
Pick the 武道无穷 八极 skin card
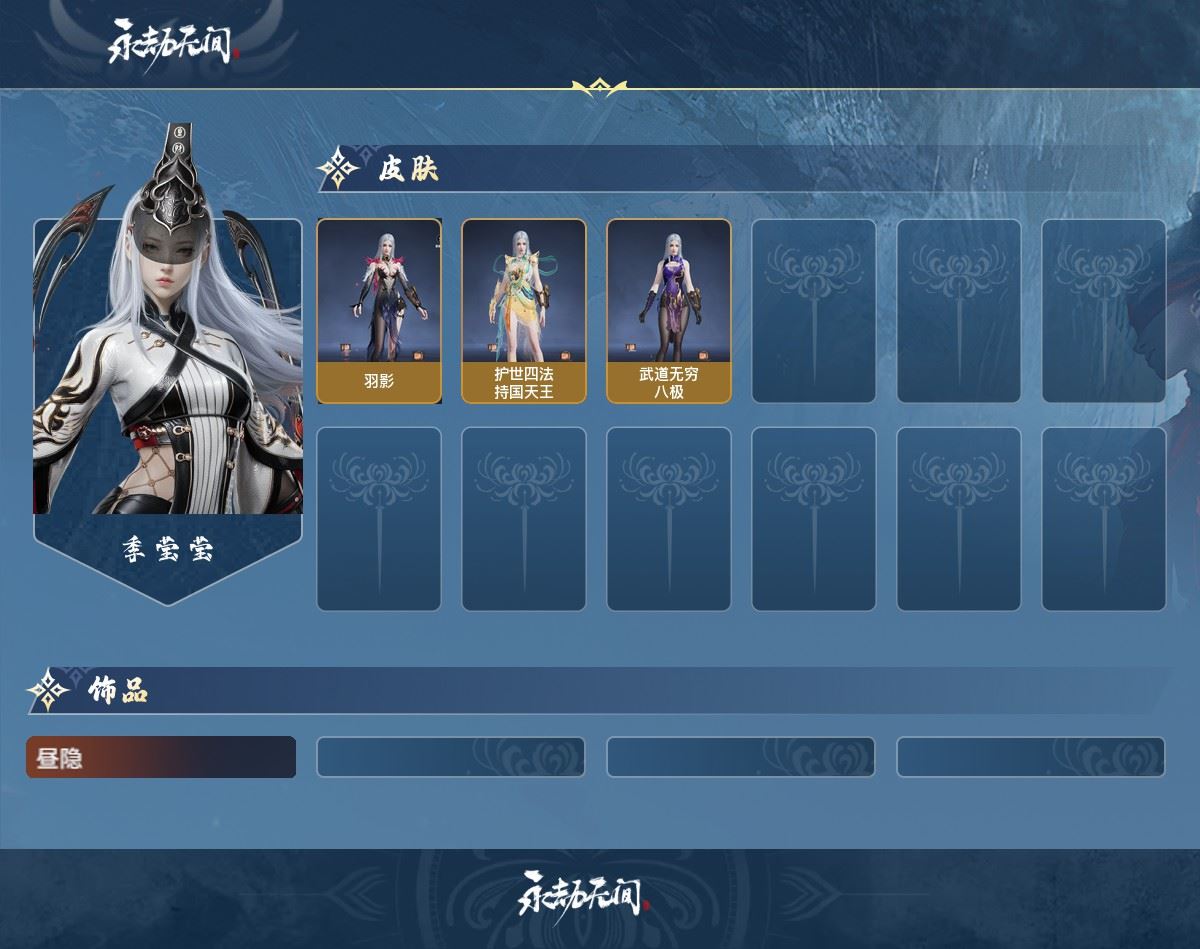668,311
